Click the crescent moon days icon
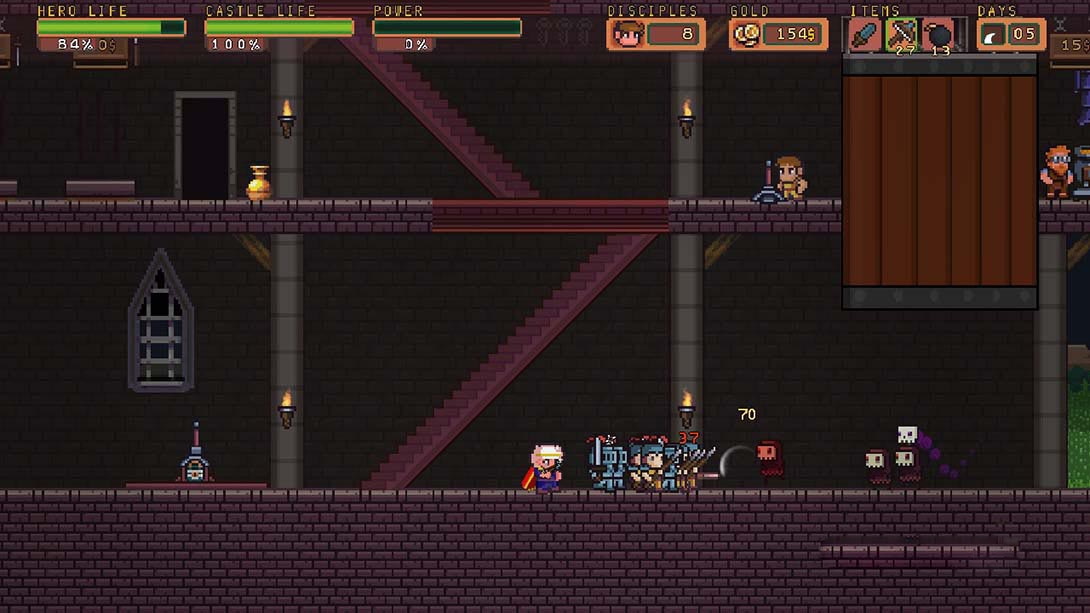Screen dimensions: 1090x613 click(x=994, y=35)
